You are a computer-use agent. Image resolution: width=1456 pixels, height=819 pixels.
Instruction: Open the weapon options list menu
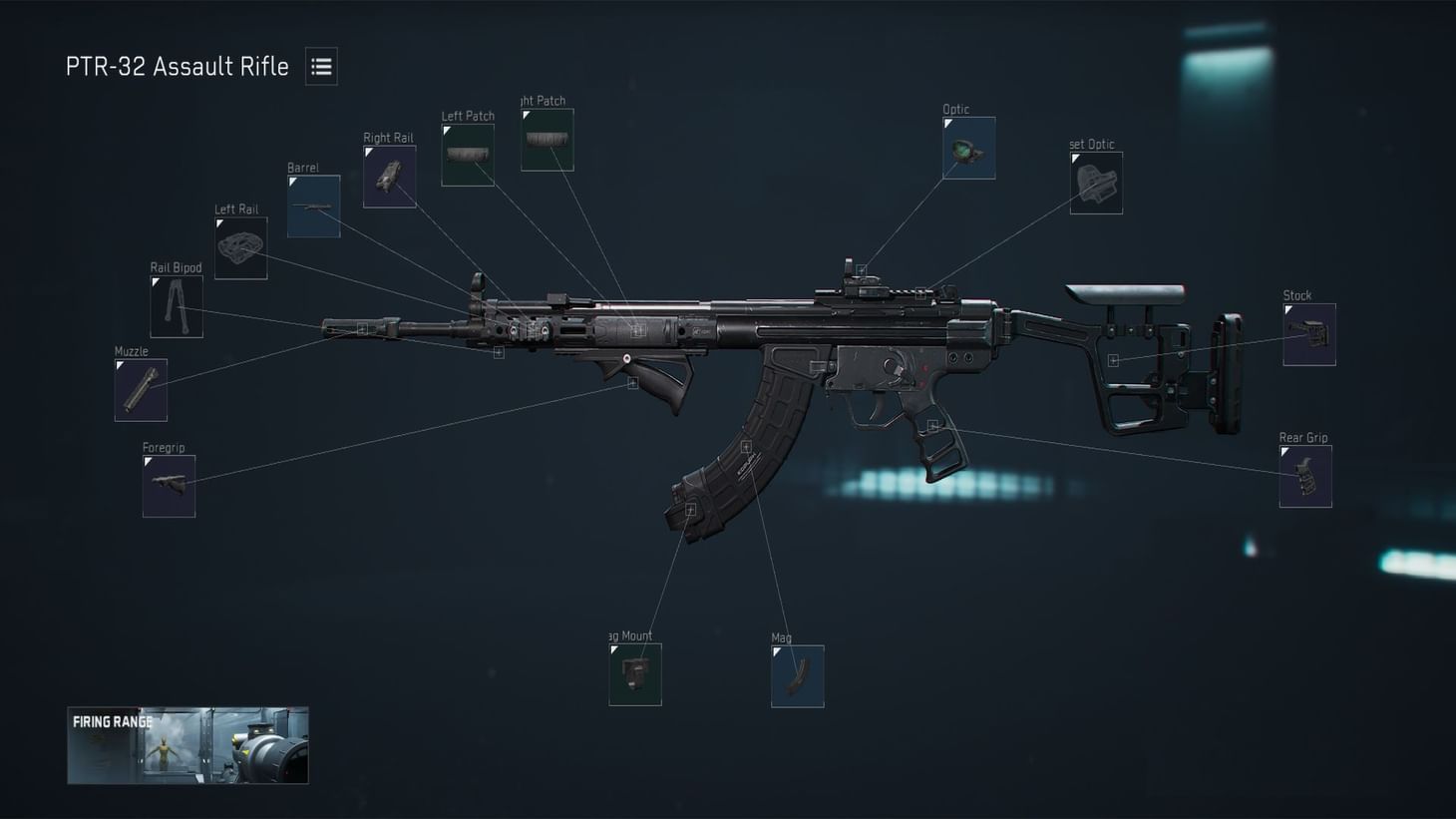tap(320, 66)
